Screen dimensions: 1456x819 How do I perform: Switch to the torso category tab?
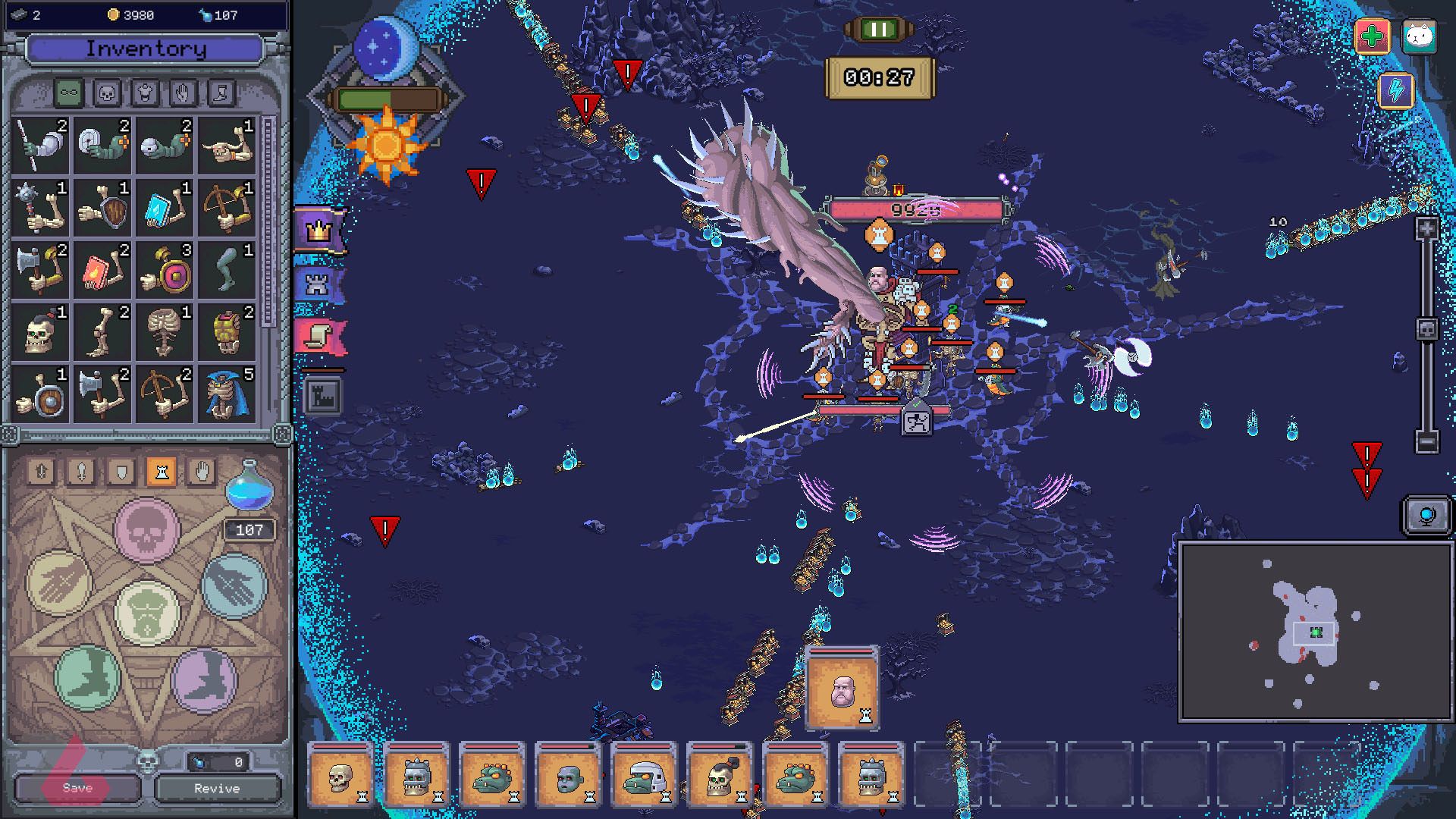coord(145,93)
